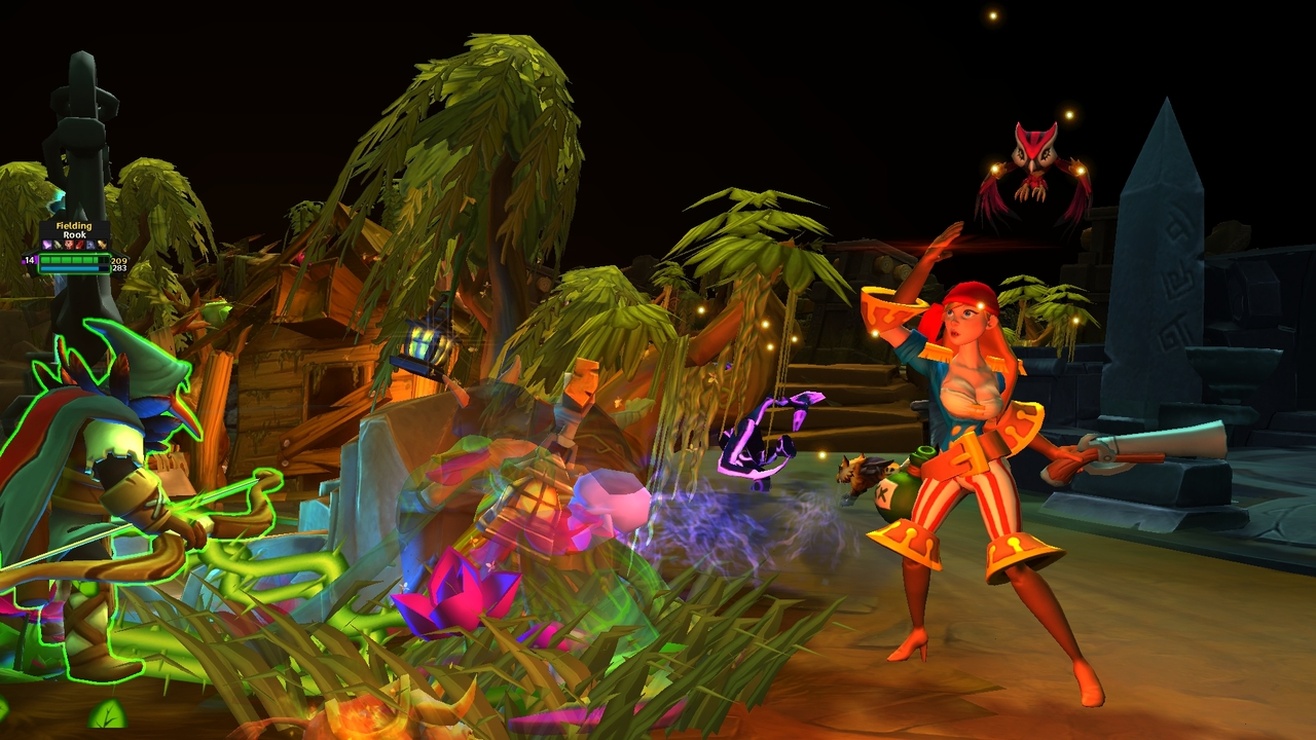Select the golden claw buff icon
The width and height of the screenshot is (1316, 740).
(101, 245)
